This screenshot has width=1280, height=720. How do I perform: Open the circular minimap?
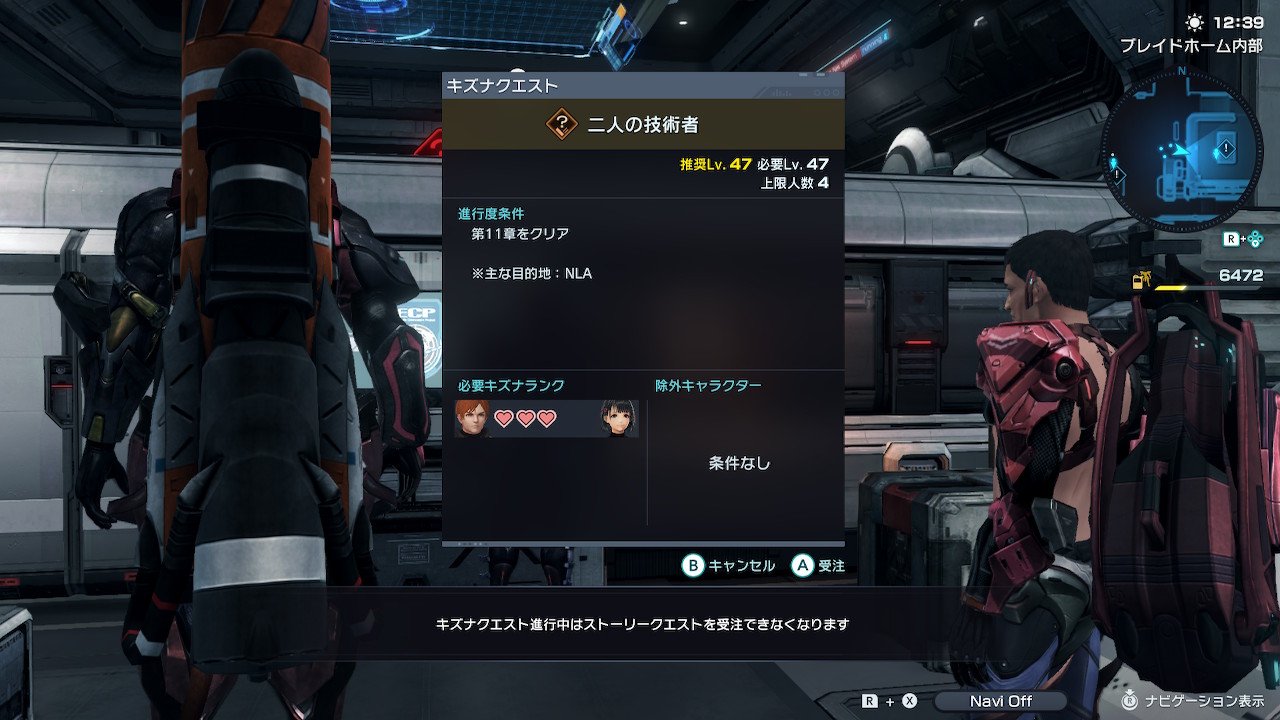[1182, 149]
